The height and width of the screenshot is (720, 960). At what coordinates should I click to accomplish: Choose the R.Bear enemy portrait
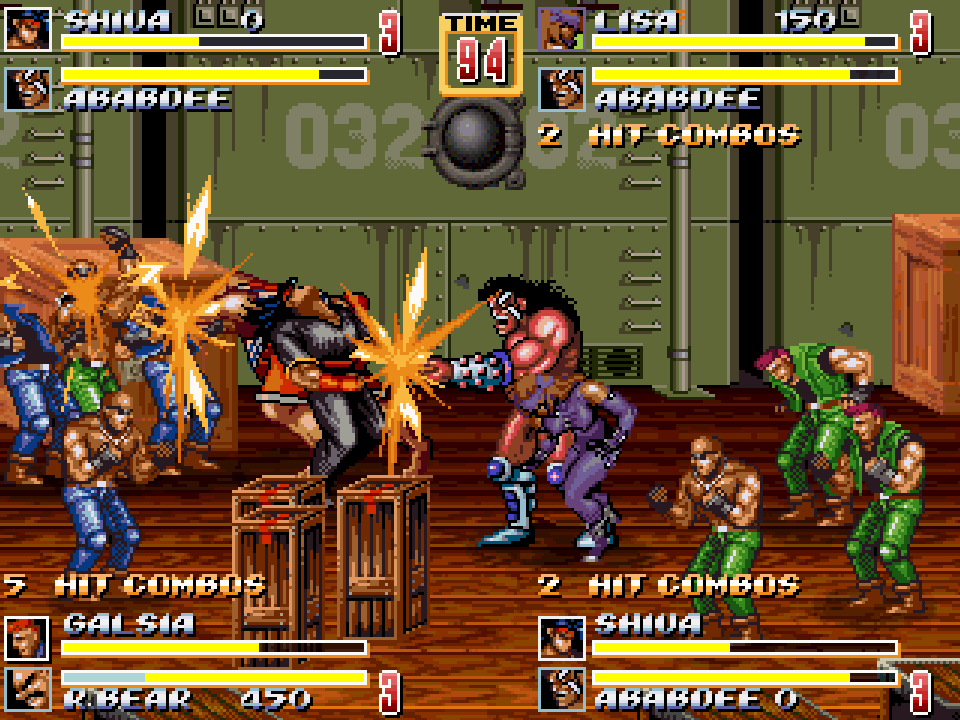[x=27, y=688]
